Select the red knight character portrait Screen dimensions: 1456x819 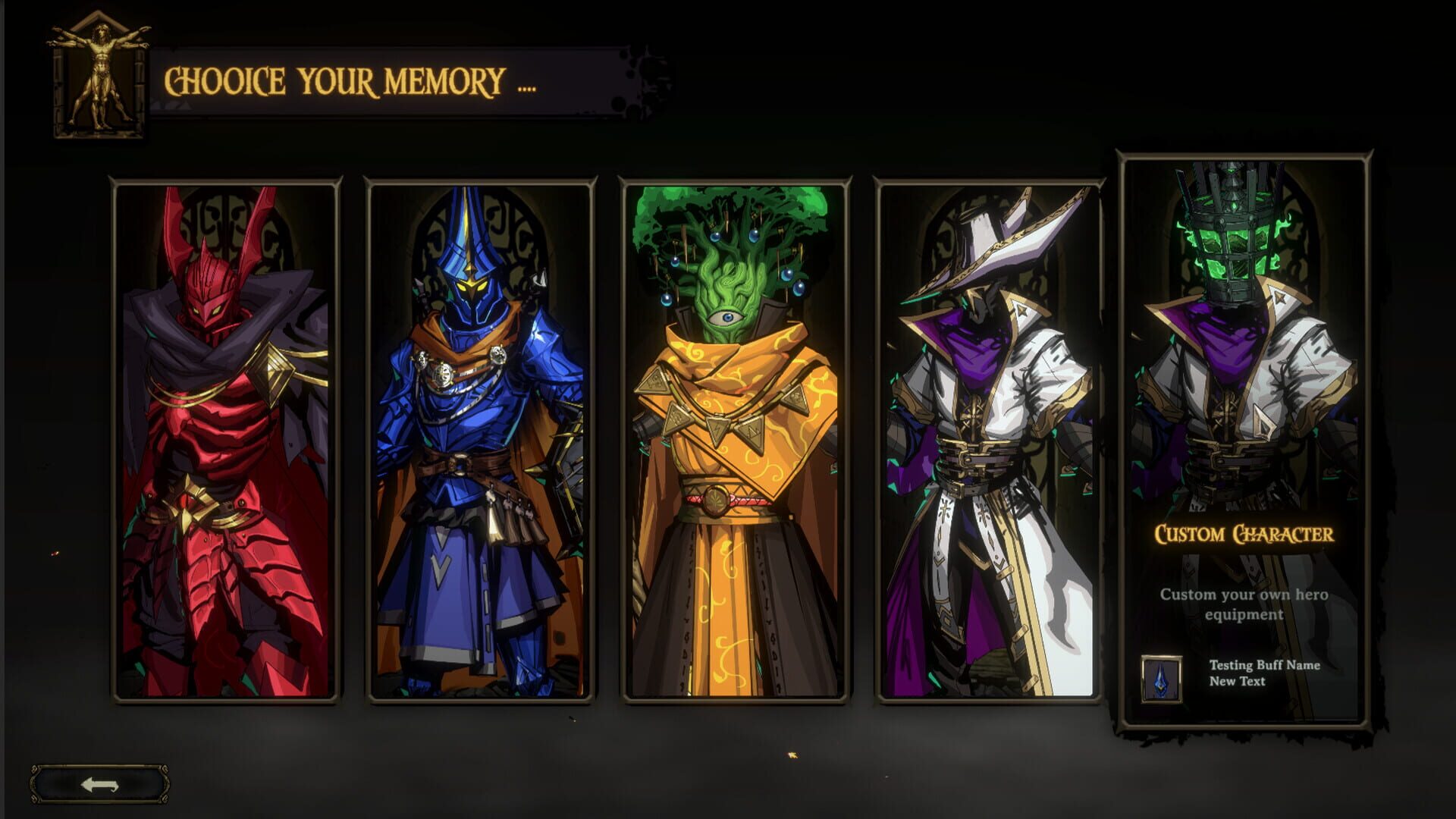(224, 440)
